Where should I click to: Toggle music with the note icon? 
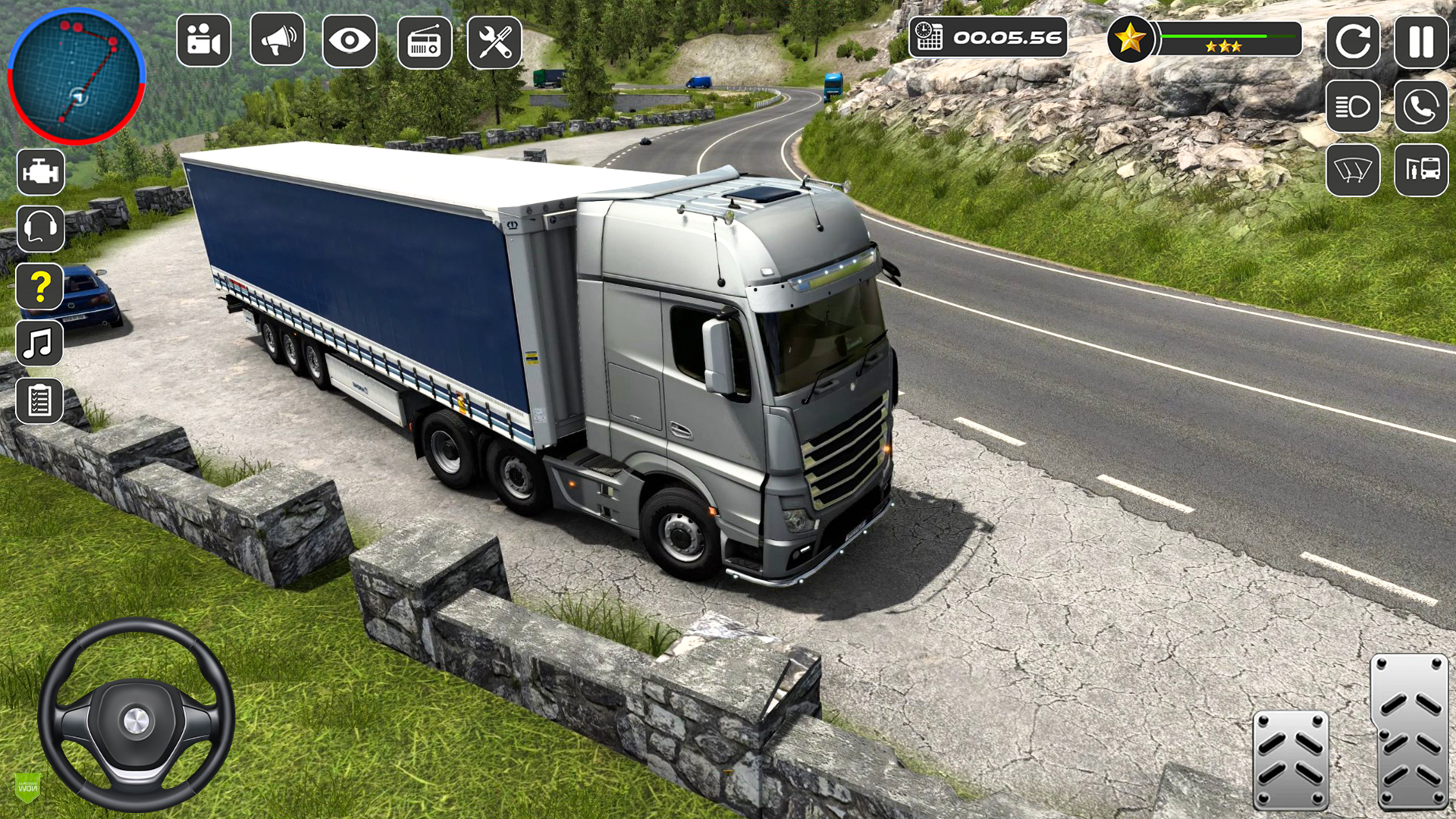click(x=39, y=344)
